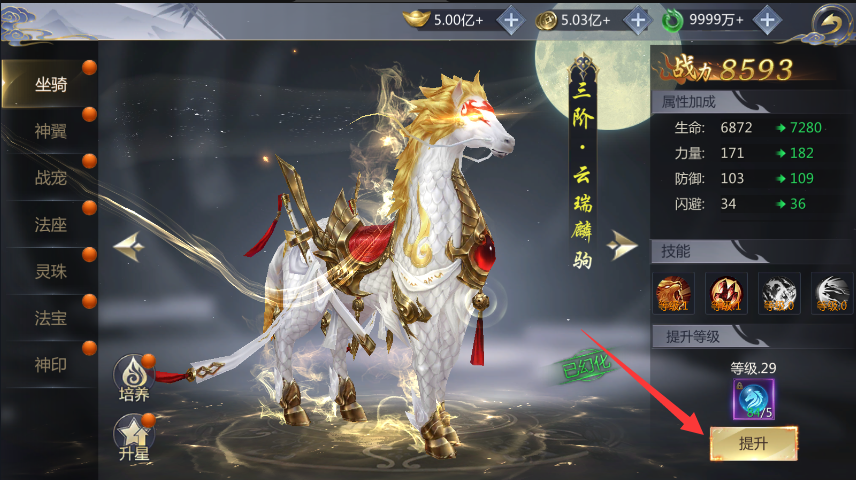The height and width of the screenshot is (480, 856).
Task: Add gold ingots with the plus button
Action: pyautogui.click(x=510, y=19)
